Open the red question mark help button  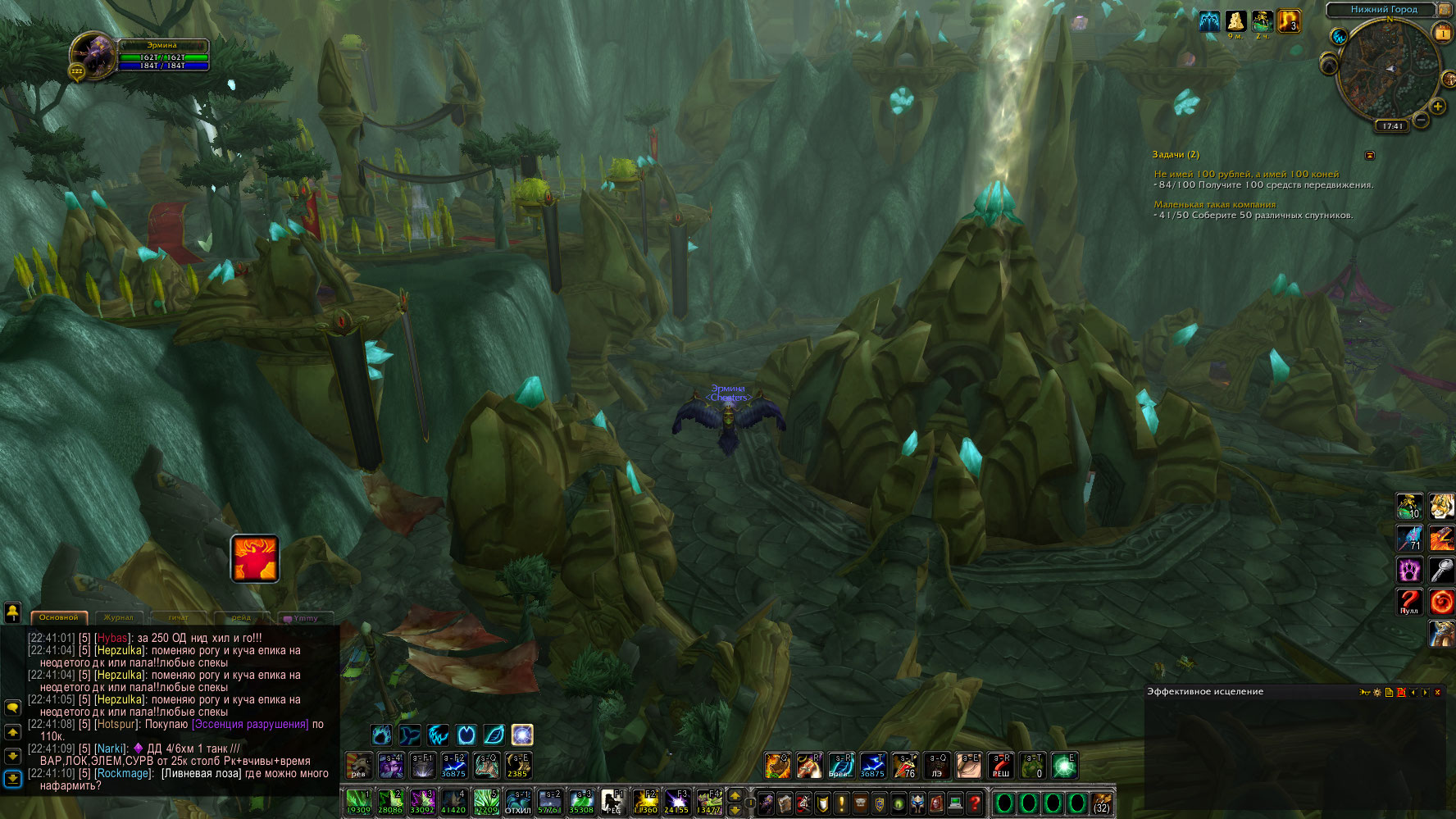coord(974,803)
